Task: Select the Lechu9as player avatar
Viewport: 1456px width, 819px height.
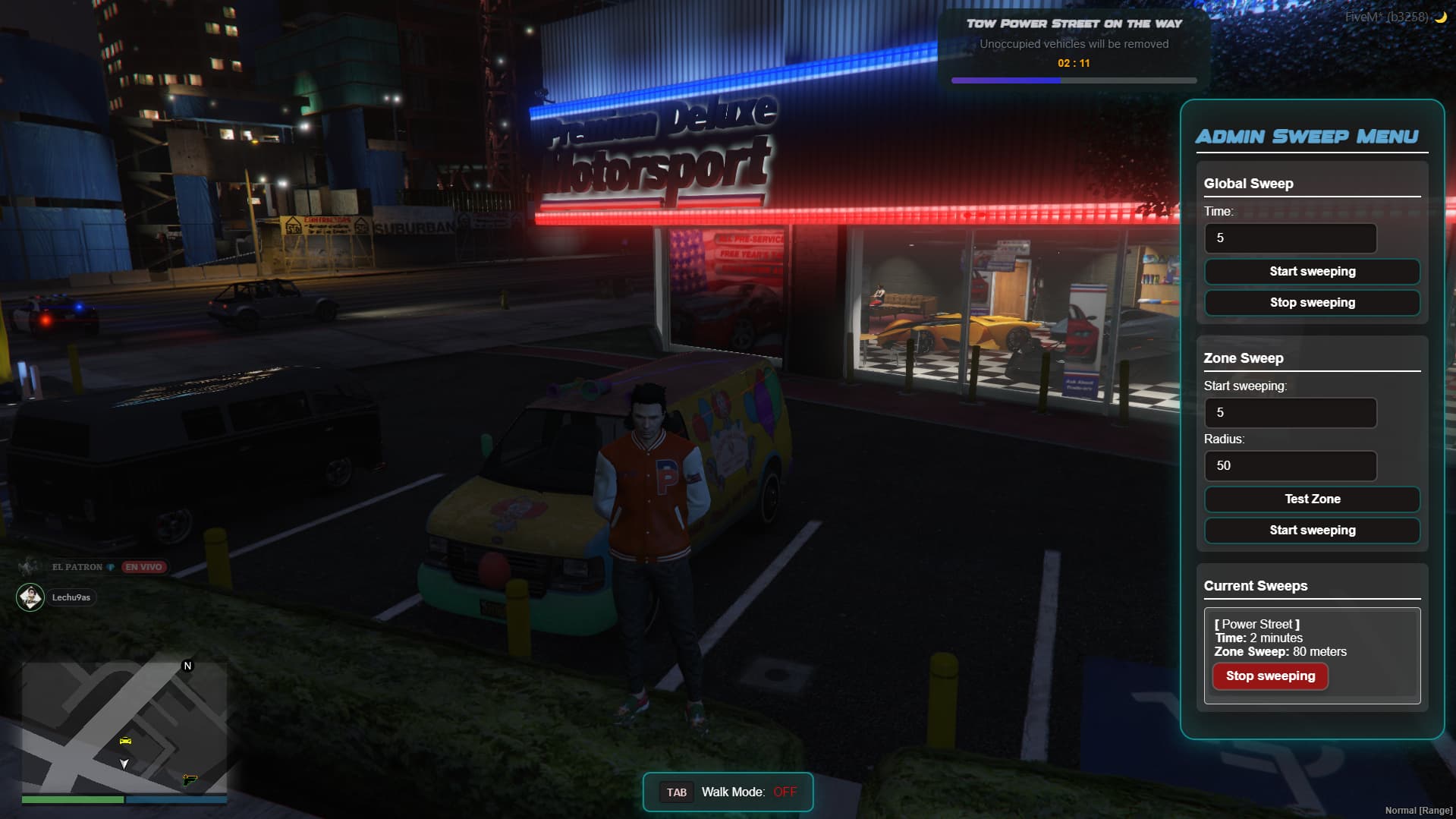Action: 30,597
